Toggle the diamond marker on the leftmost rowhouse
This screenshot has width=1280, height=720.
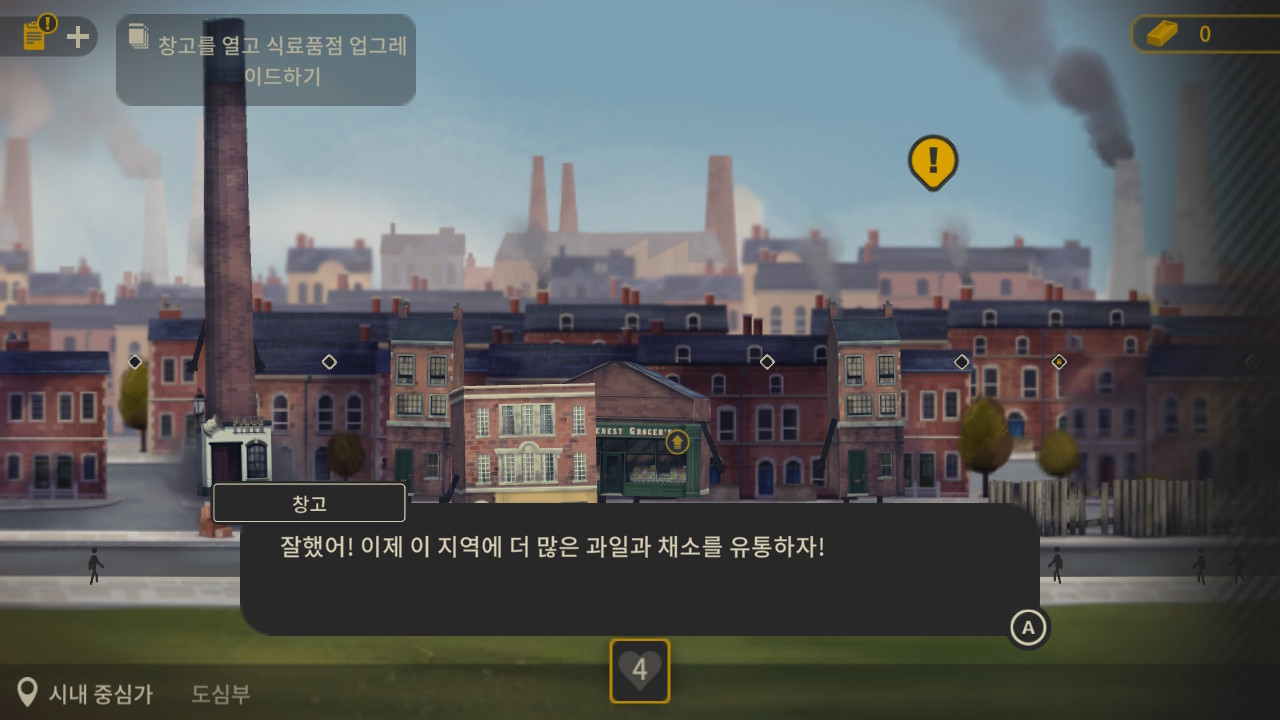[x=134, y=362]
